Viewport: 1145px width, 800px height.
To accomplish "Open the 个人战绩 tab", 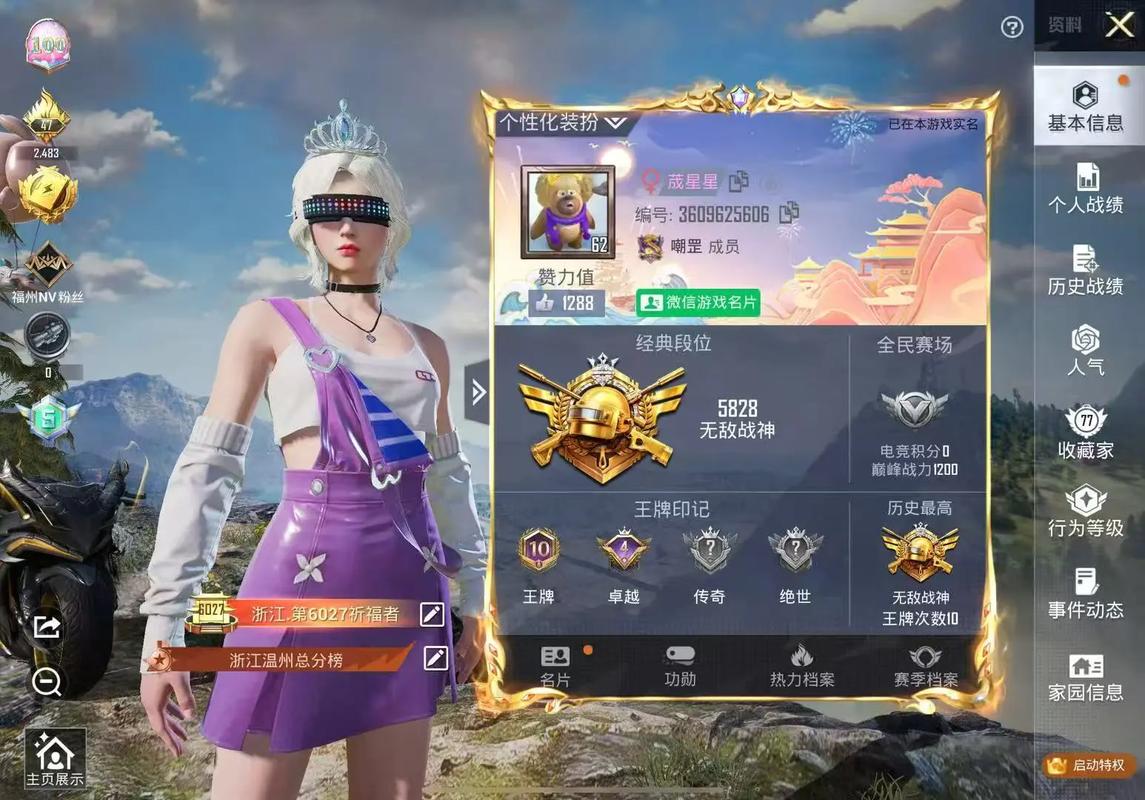I will point(1085,189).
